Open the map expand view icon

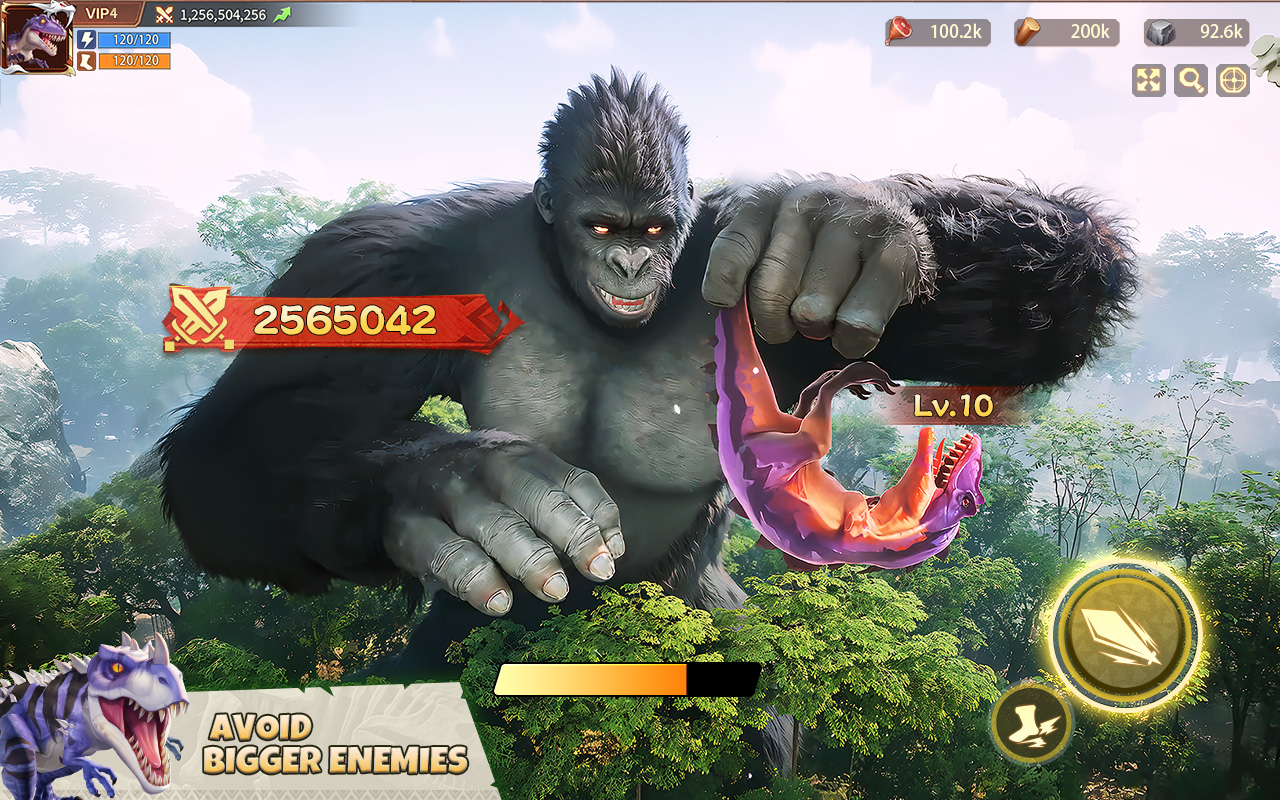[x=1148, y=80]
